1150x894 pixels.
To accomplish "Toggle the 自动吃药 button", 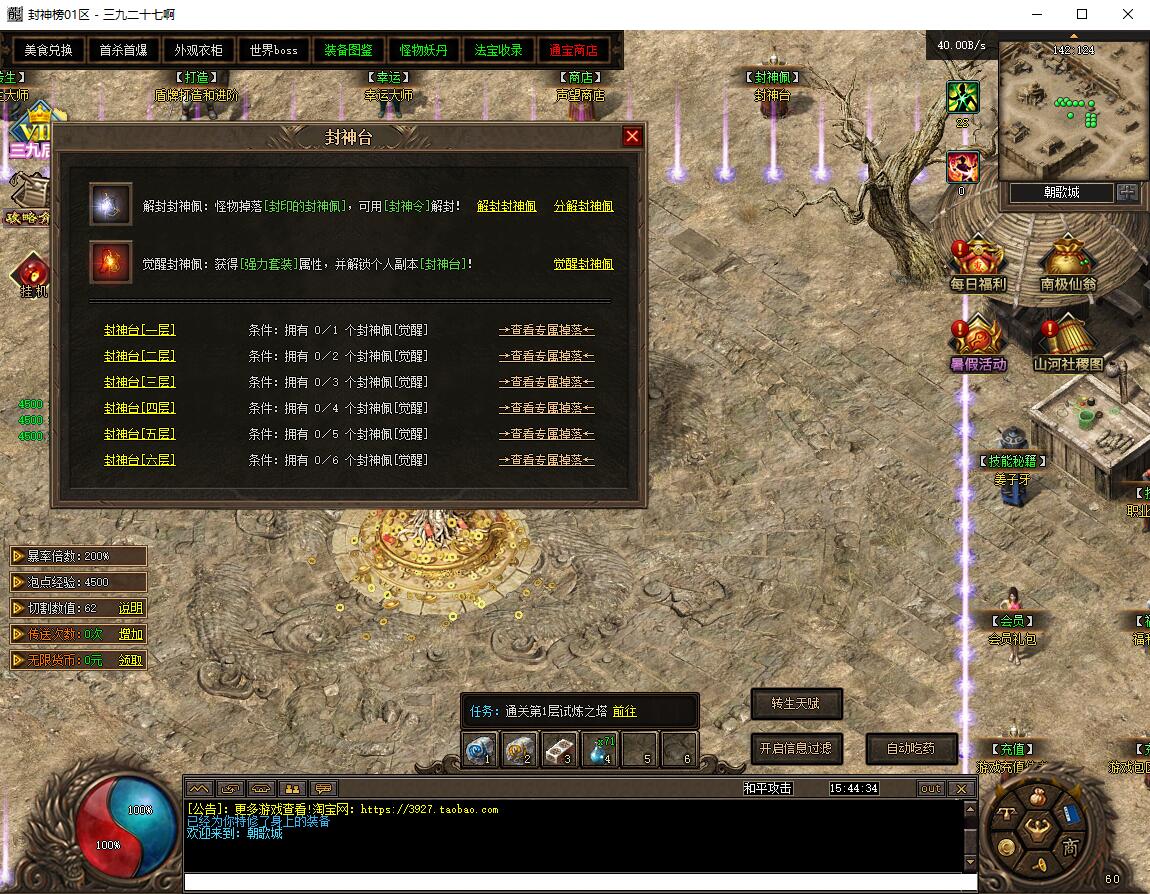I will 910,748.
